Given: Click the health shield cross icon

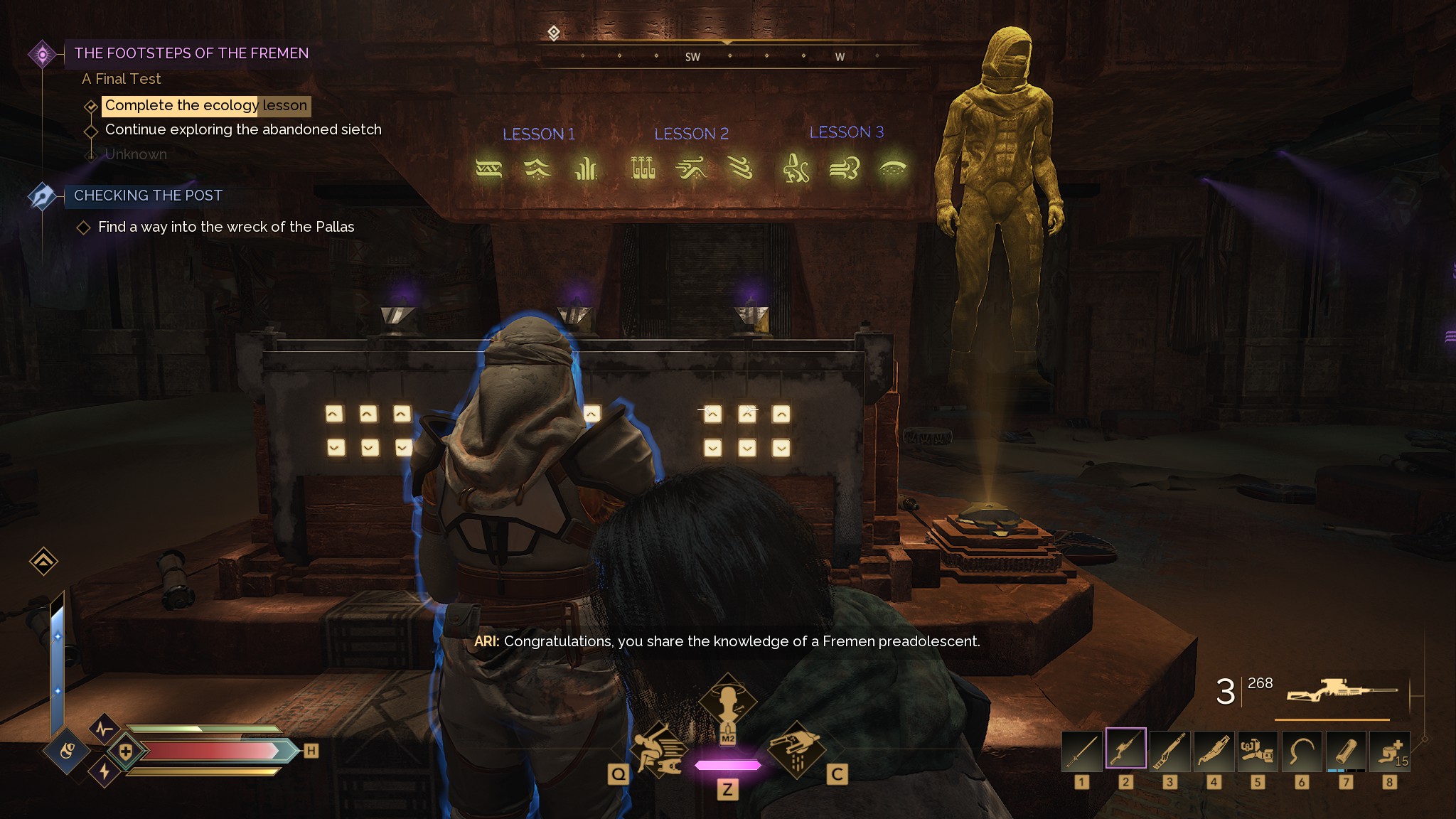Looking at the screenshot, I should [x=126, y=751].
